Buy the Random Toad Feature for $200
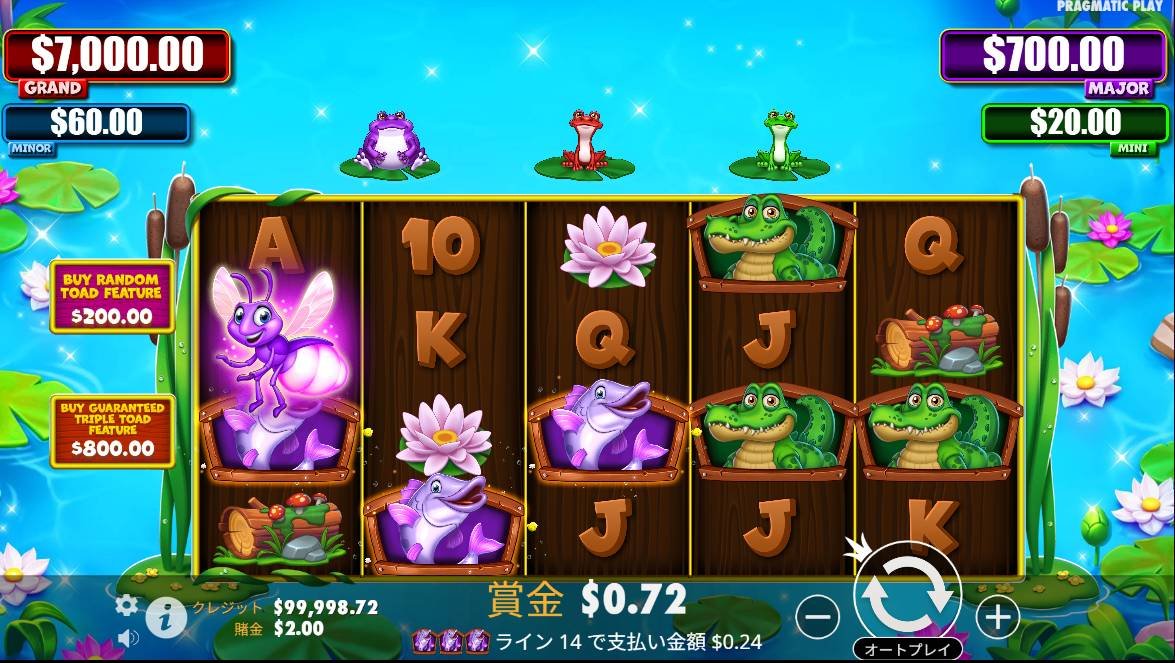 point(112,296)
